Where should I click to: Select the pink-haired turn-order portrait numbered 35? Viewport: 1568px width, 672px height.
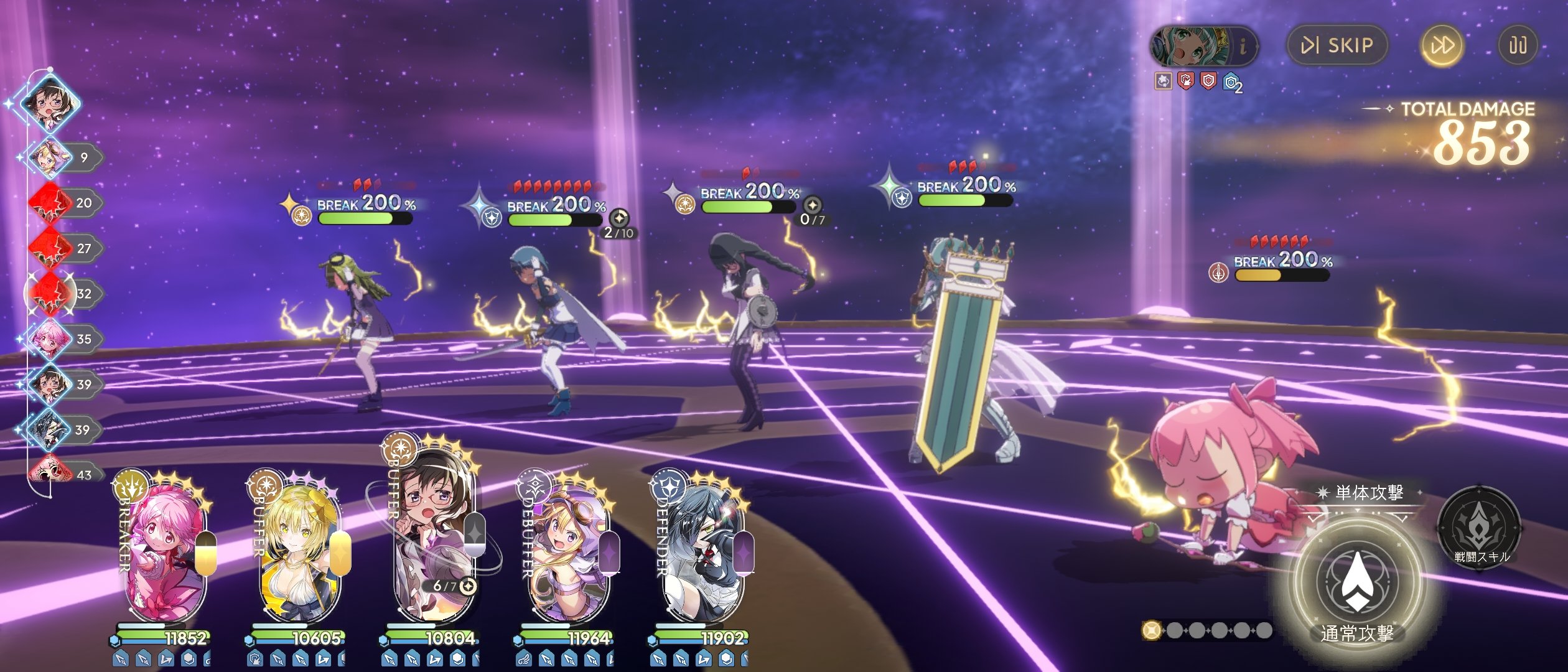(x=51, y=339)
